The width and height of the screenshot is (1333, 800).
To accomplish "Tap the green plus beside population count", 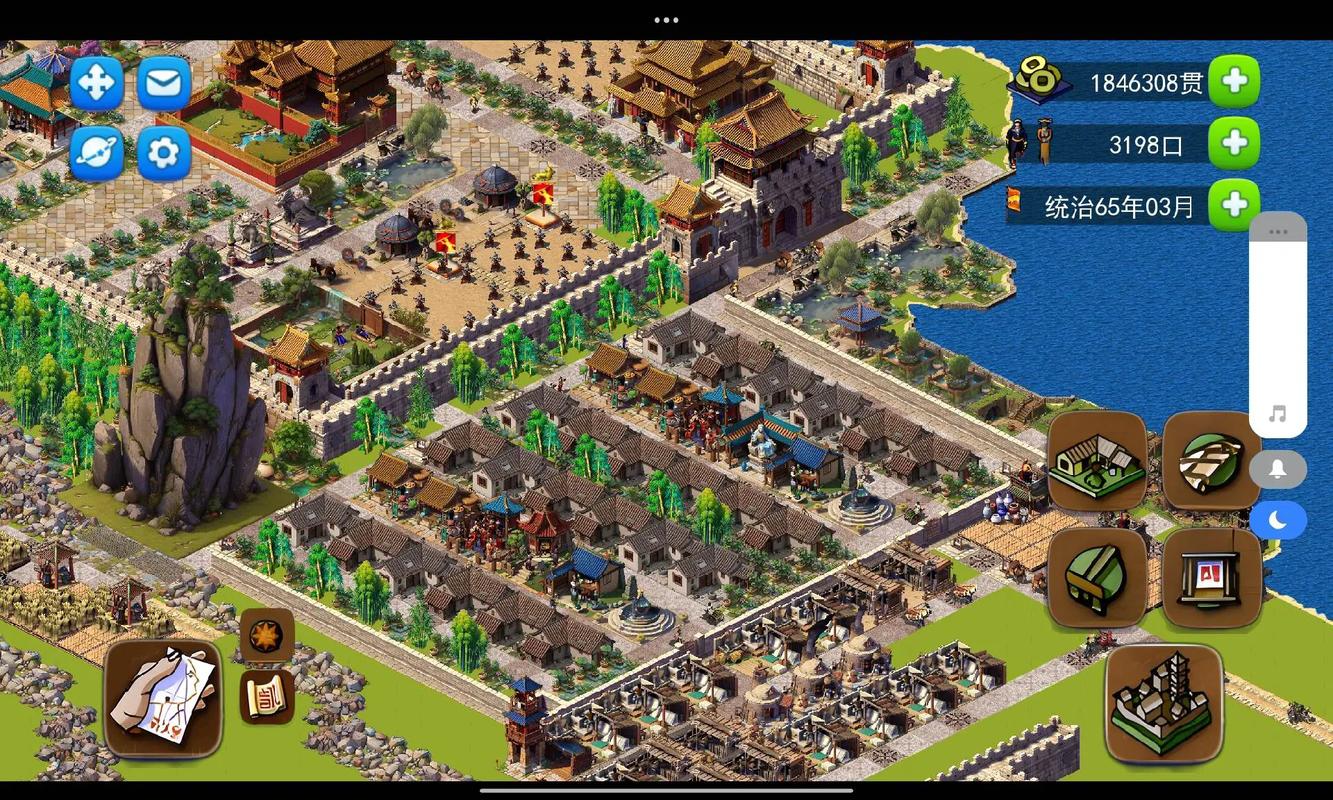I will pyautogui.click(x=1234, y=144).
